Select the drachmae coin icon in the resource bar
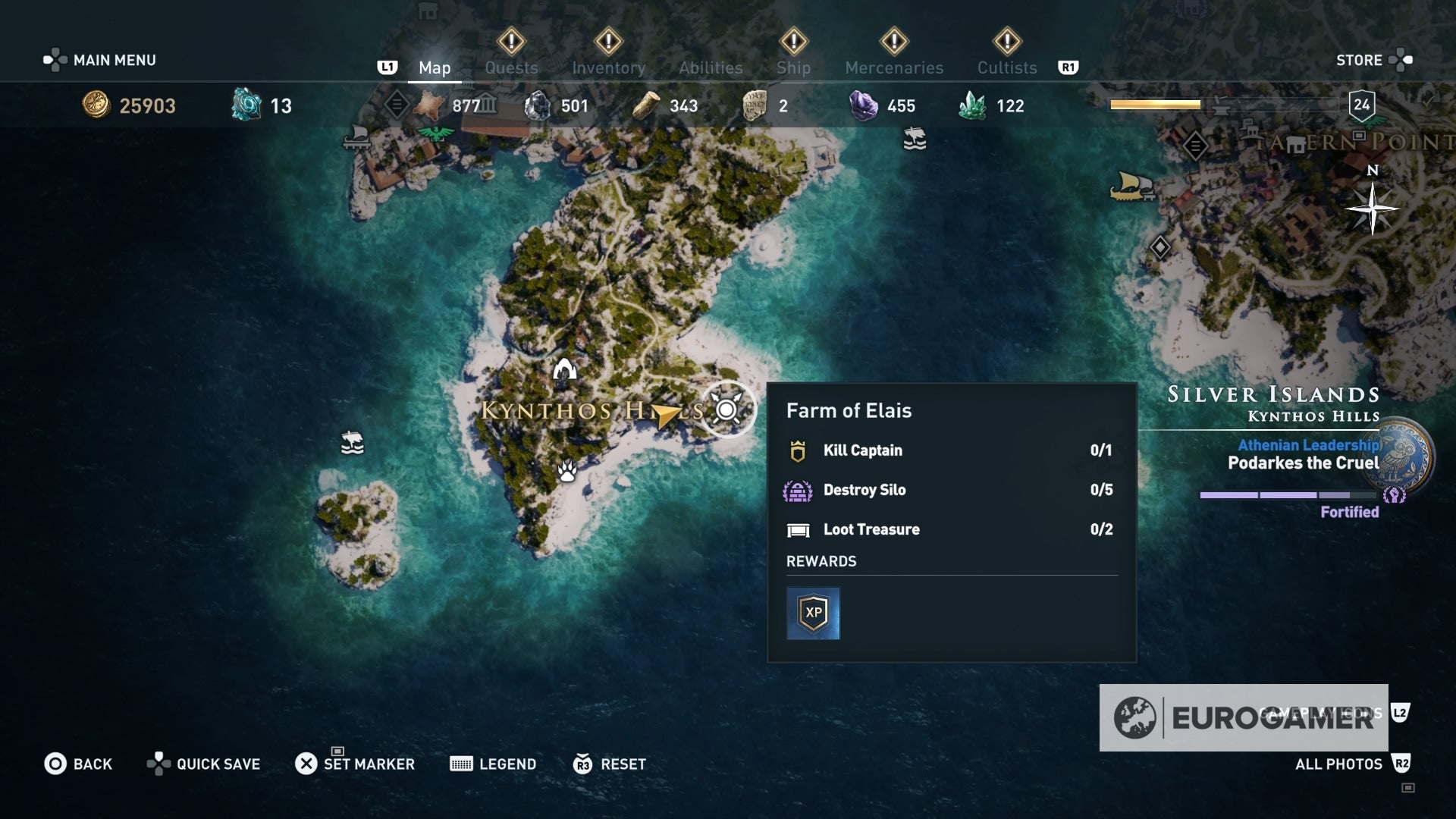 click(97, 105)
